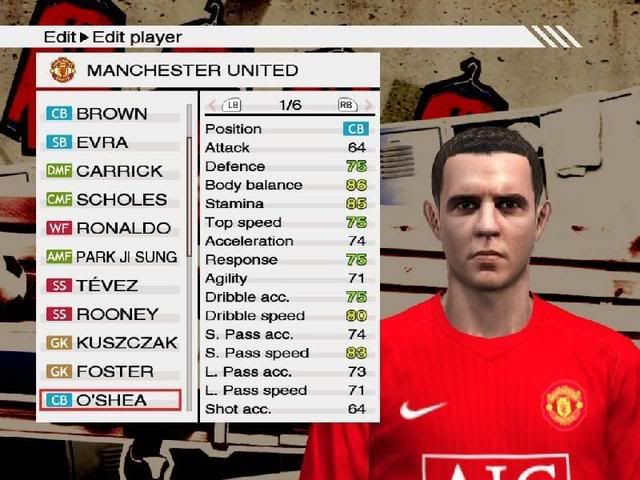The width and height of the screenshot is (640, 480).
Task: Select Ronaldo in the player list
Action: coord(110,228)
